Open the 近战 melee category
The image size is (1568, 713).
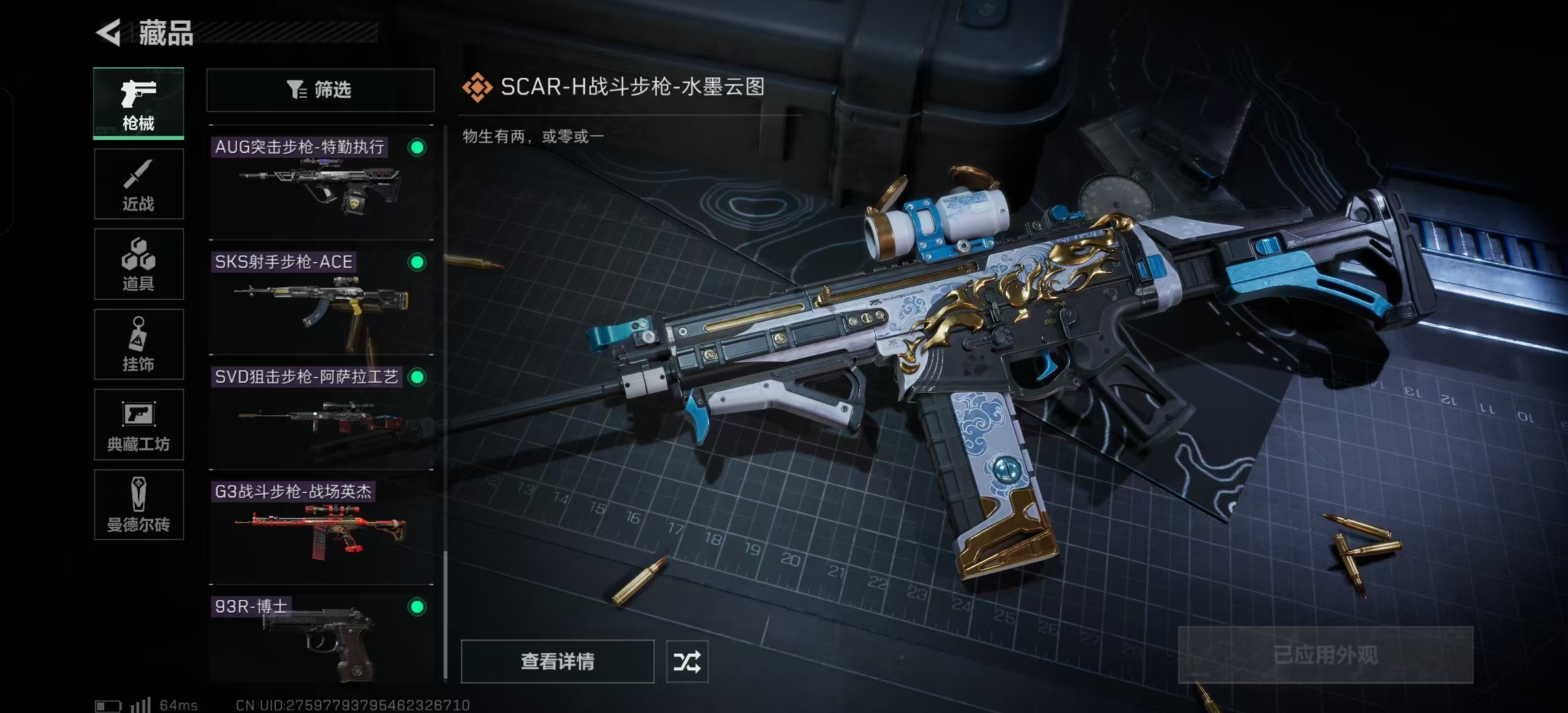[x=139, y=184]
